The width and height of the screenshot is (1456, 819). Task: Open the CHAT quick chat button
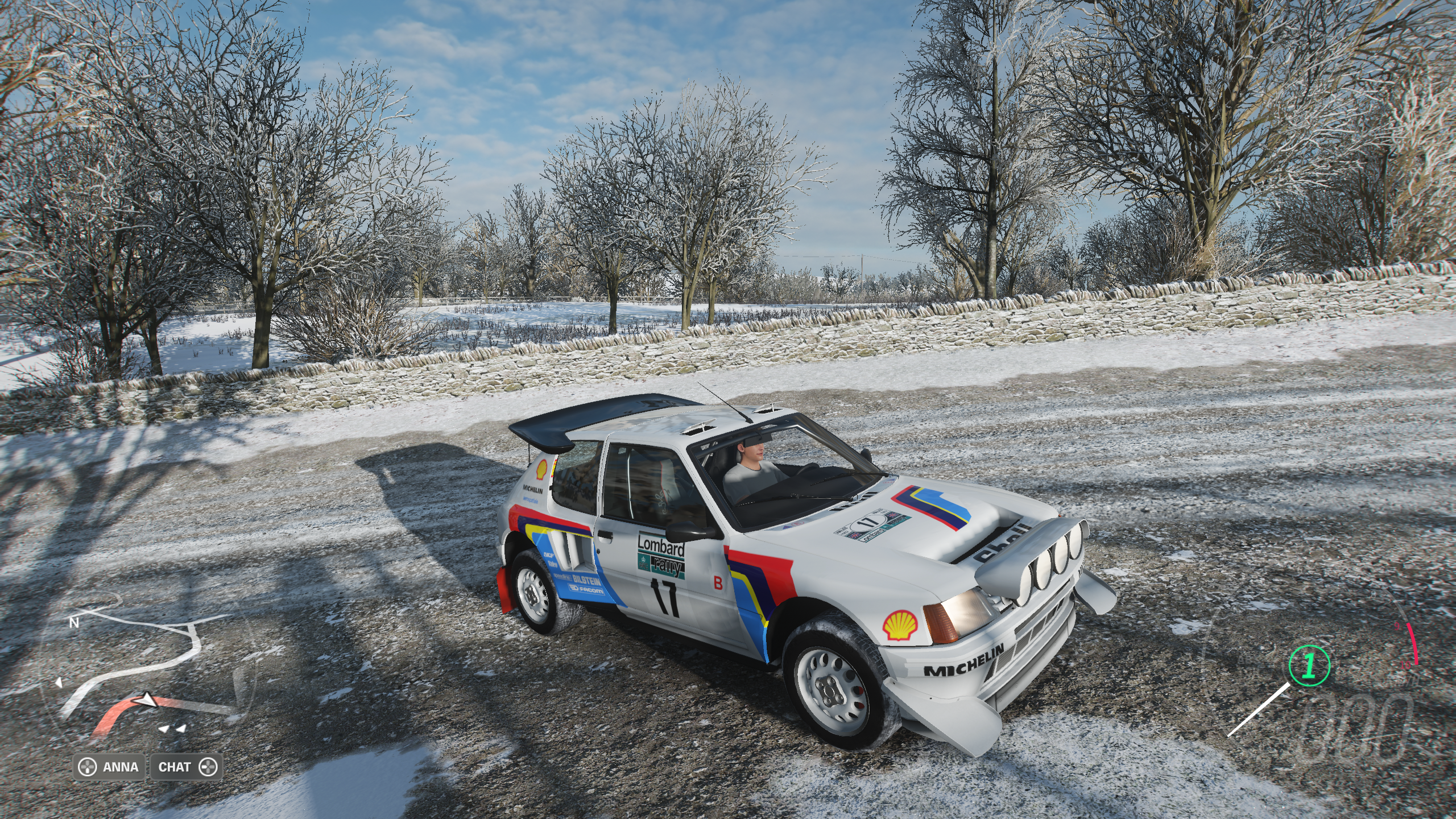click(x=186, y=767)
